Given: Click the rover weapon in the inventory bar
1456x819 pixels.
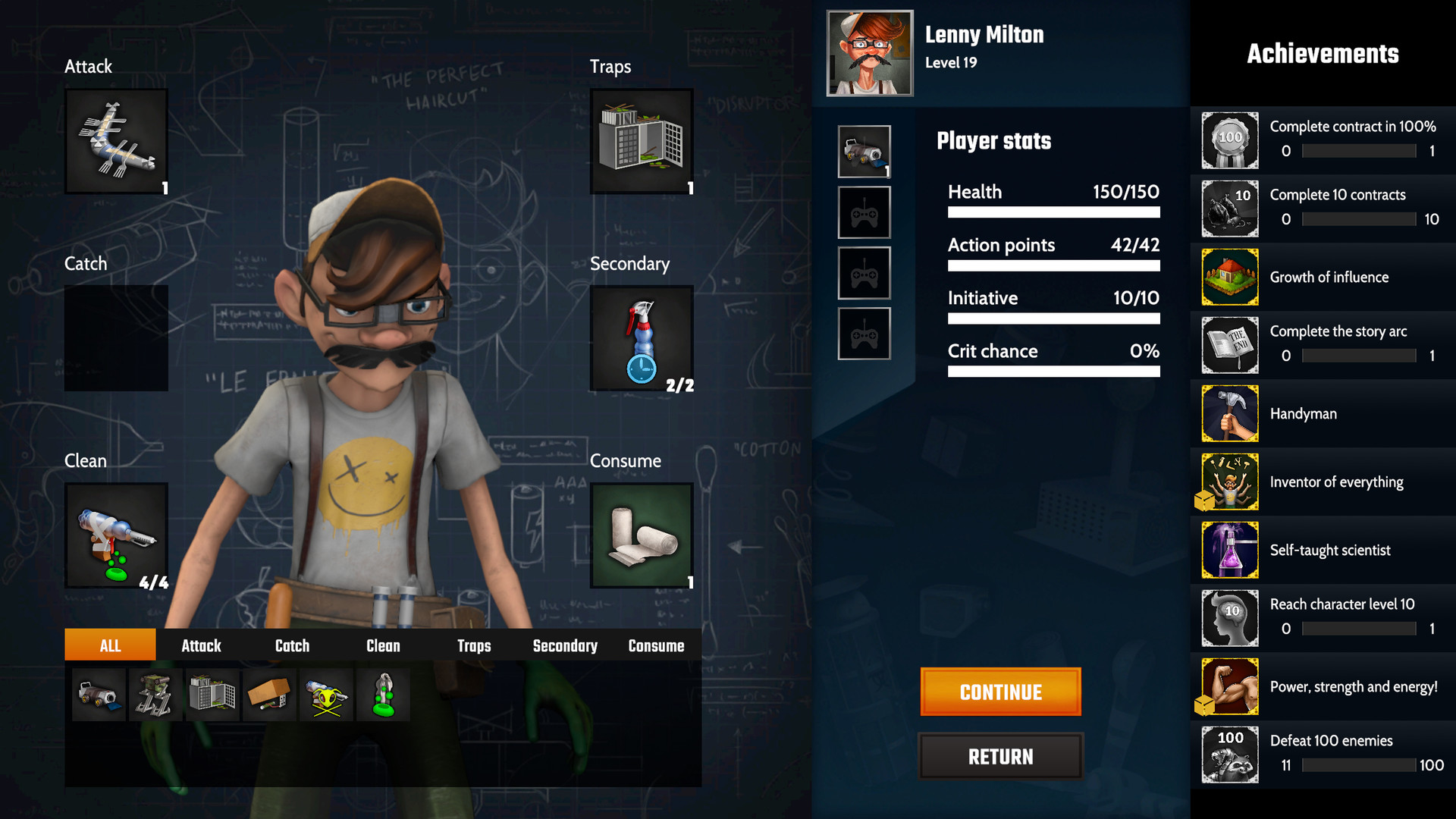Looking at the screenshot, I should tap(99, 694).
